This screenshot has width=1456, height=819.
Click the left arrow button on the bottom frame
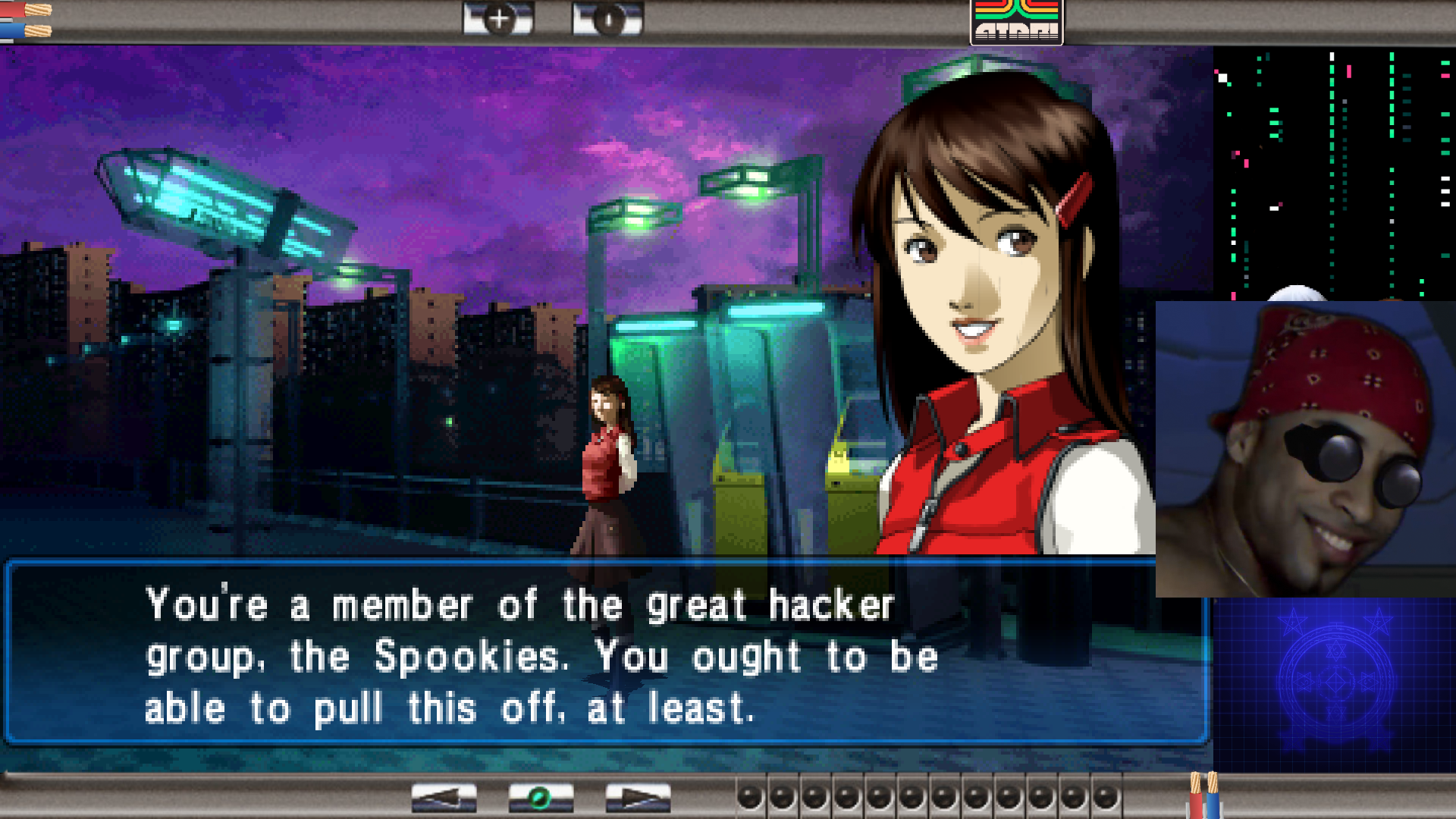coord(444,798)
